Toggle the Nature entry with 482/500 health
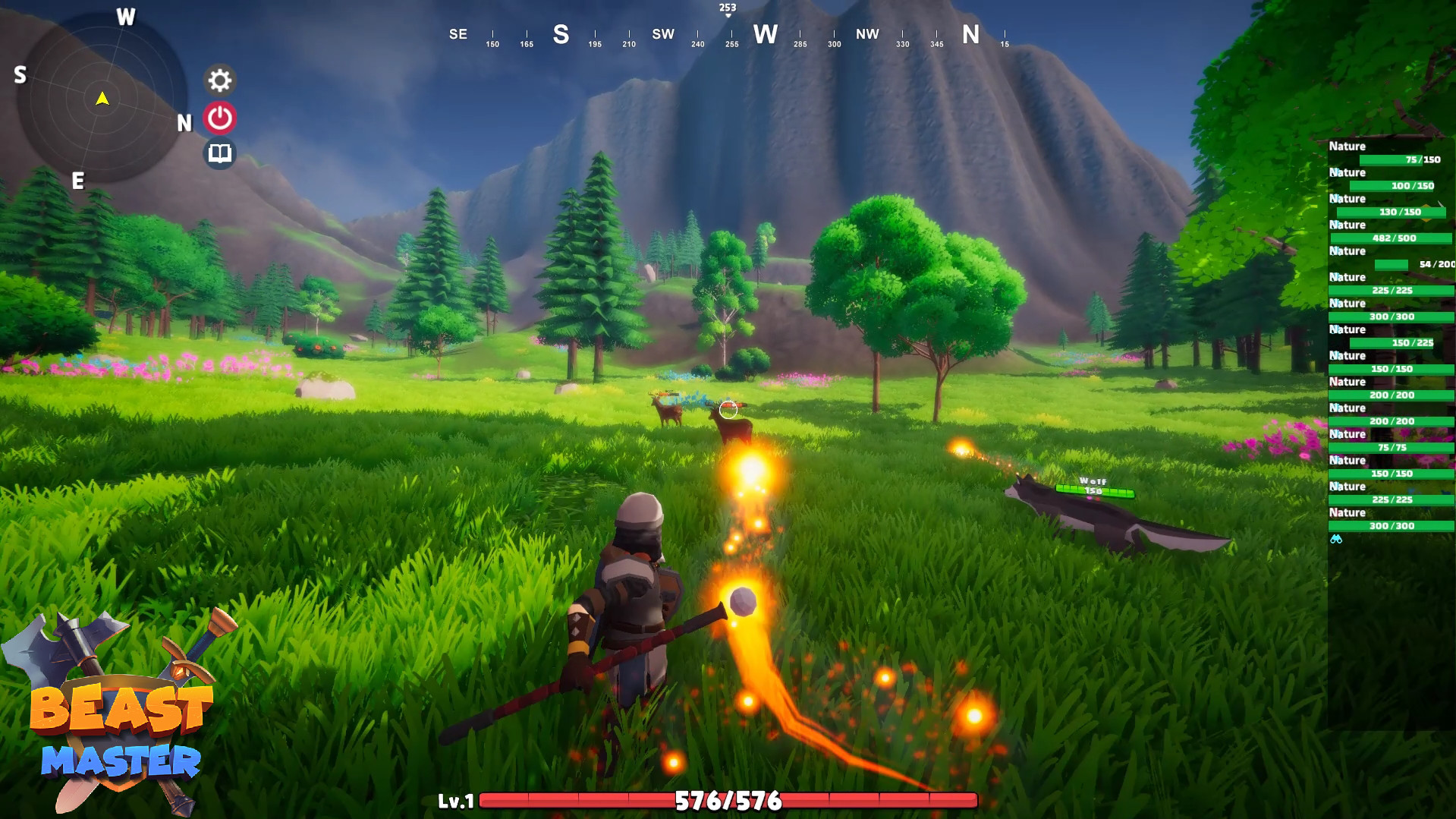The height and width of the screenshot is (819, 1456). click(1392, 238)
